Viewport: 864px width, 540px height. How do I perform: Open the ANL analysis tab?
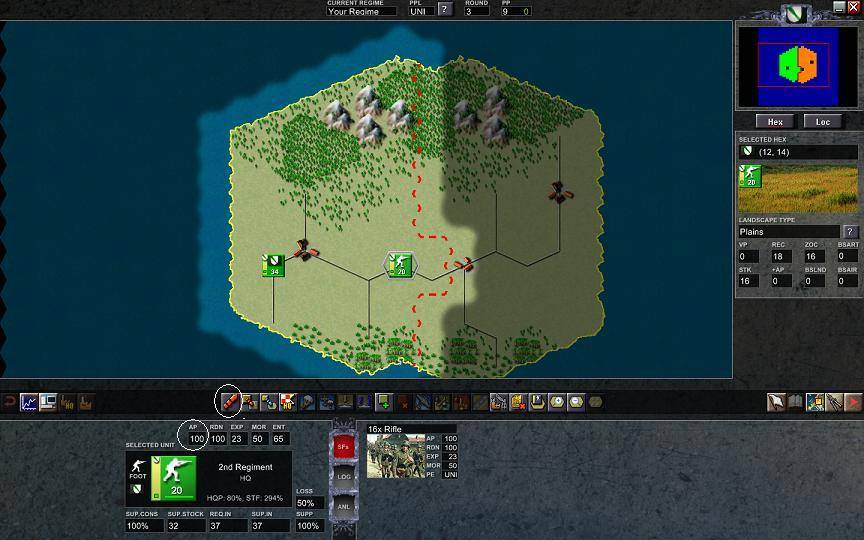click(343, 506)
